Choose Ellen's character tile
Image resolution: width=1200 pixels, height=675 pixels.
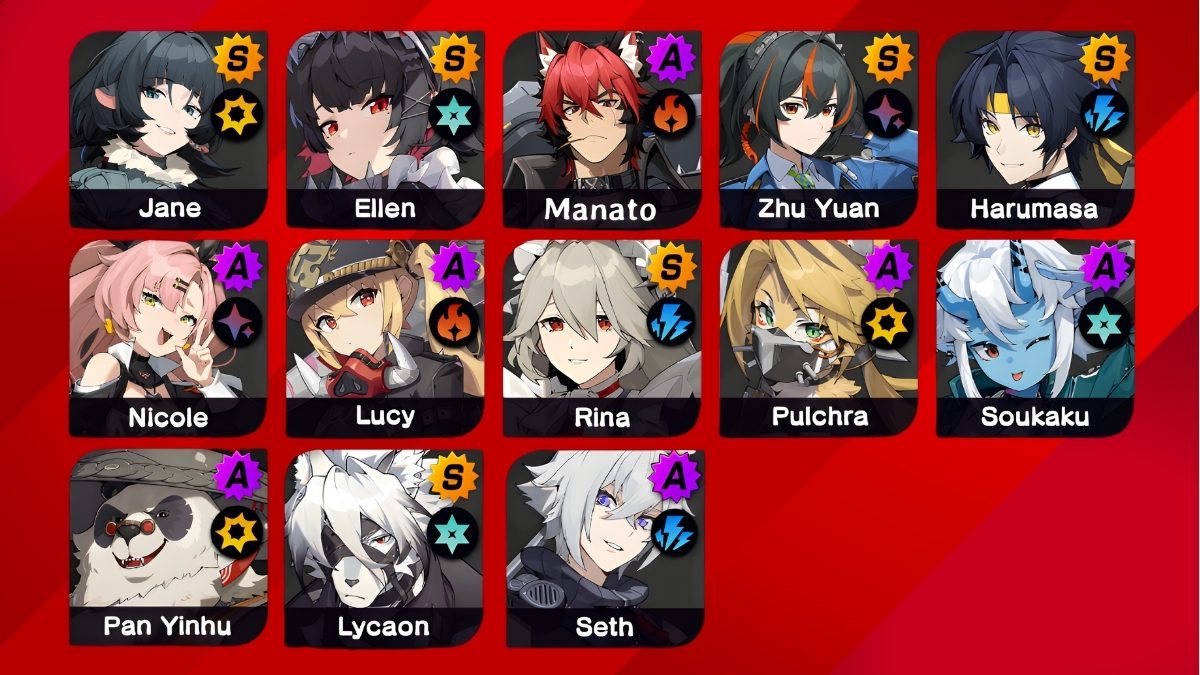(x=385, y=130)
